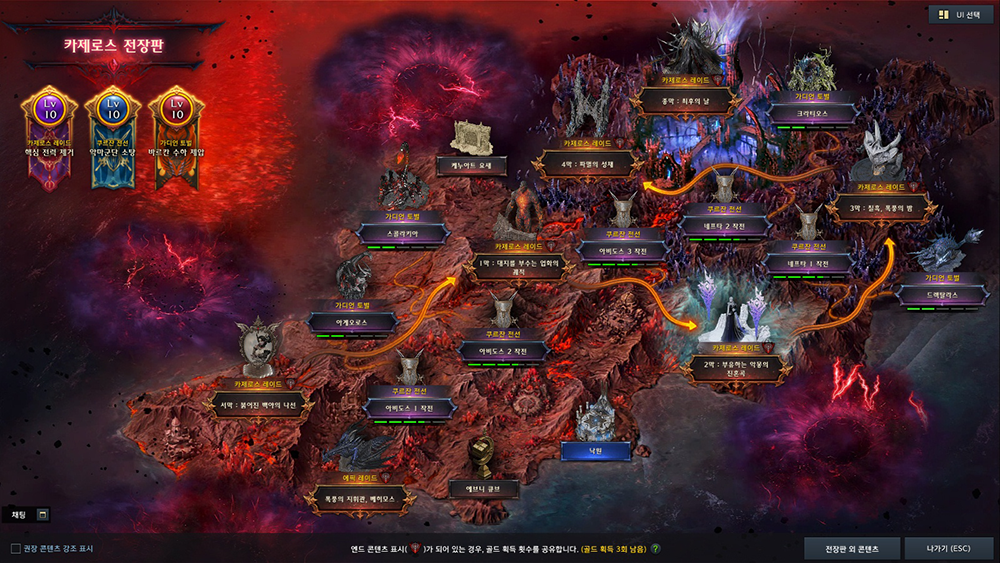The image size is (1000, 563).
Task: Click the 전장판 외 콘텐츠 button
Action: click(x=851, y=549)
